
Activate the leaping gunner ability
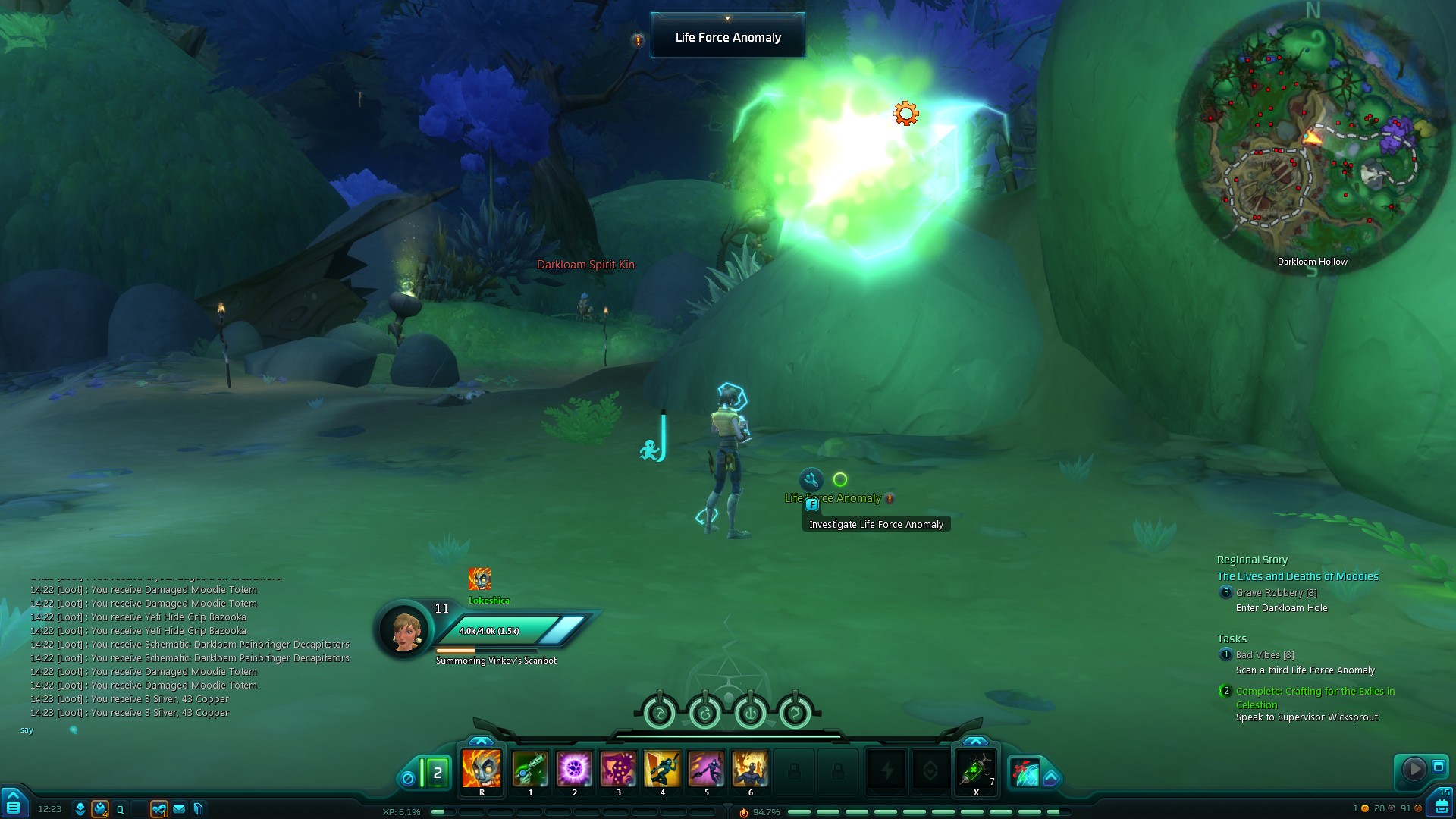[662, 769]
